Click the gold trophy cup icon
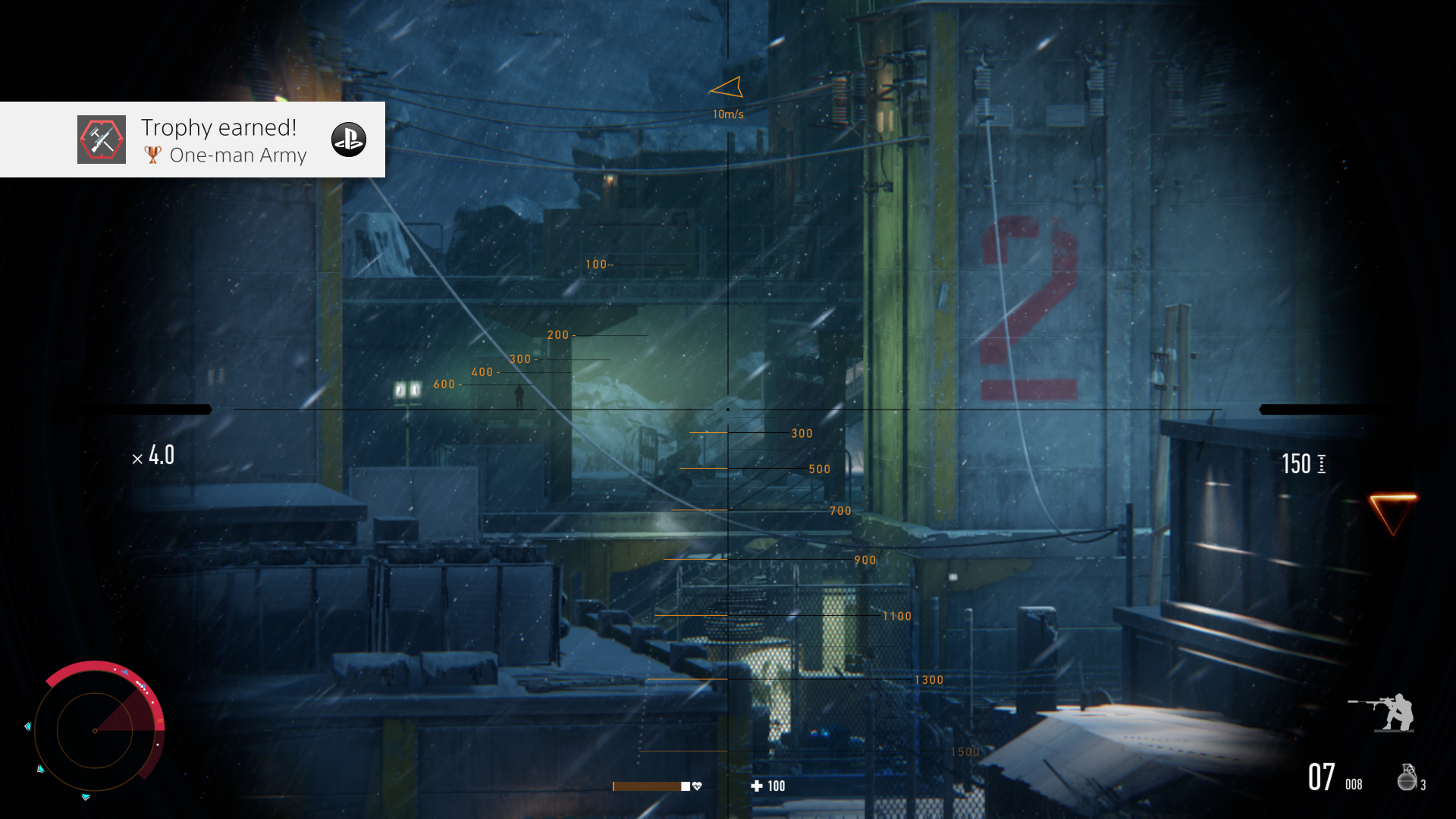Image resolution: width=1456 pixels, height=819 pixels. (x=152, y=155)
